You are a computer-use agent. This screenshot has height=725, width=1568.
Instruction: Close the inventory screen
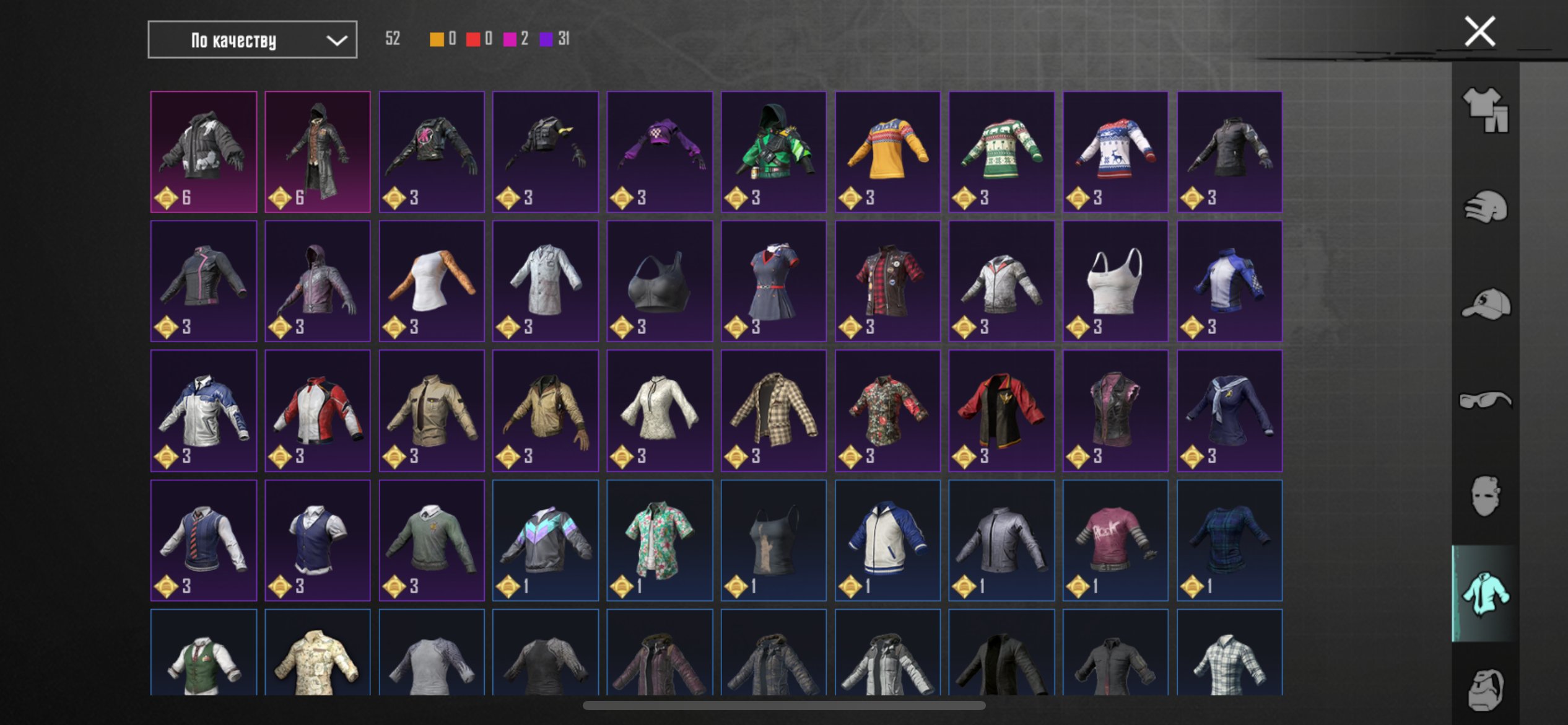coord(1479,32)
